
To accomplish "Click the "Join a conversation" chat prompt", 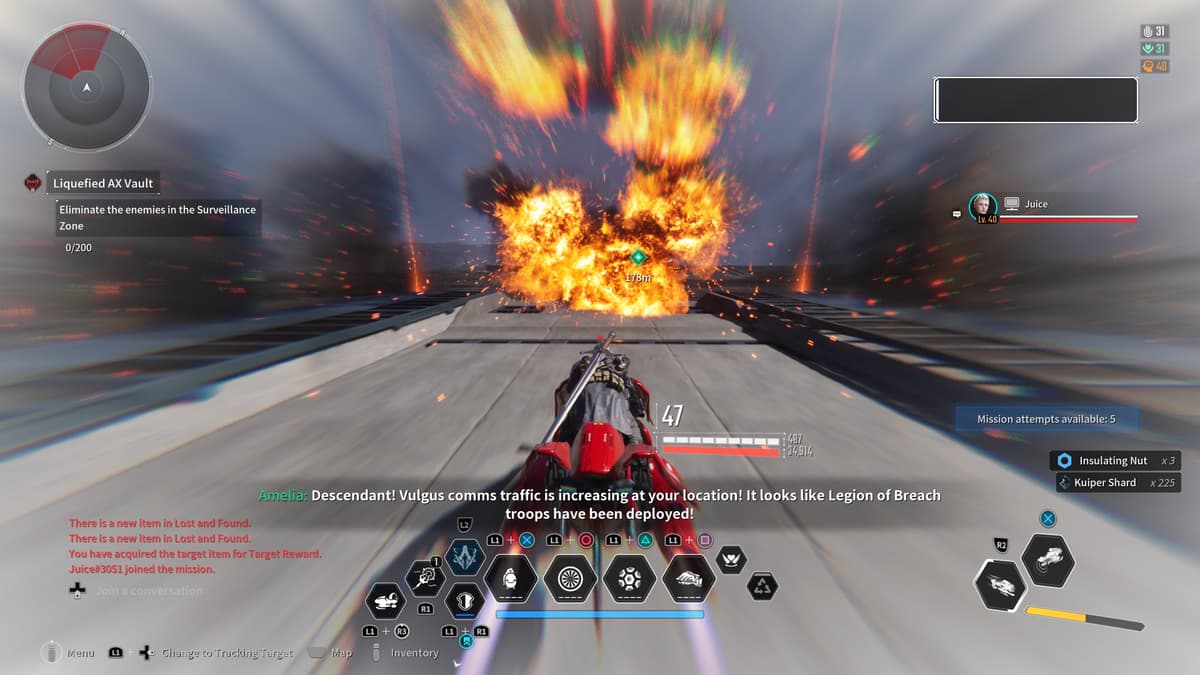I will 149,591.
